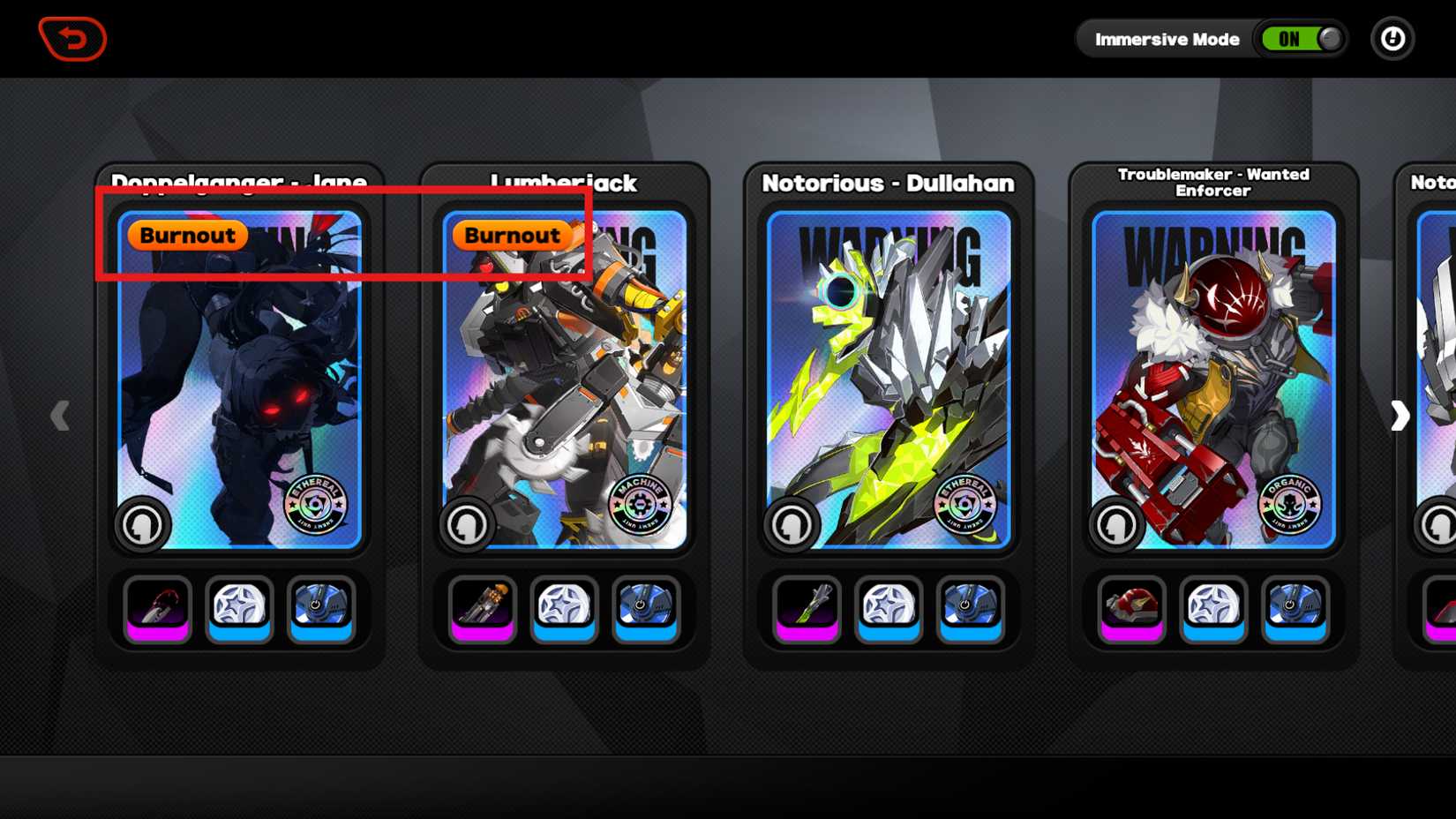This screenshot has width=1456, height=819.
Task: Click the headset icon on Troublemaker - Wanted Enforcer
Action: click(x=1115, y=524)
